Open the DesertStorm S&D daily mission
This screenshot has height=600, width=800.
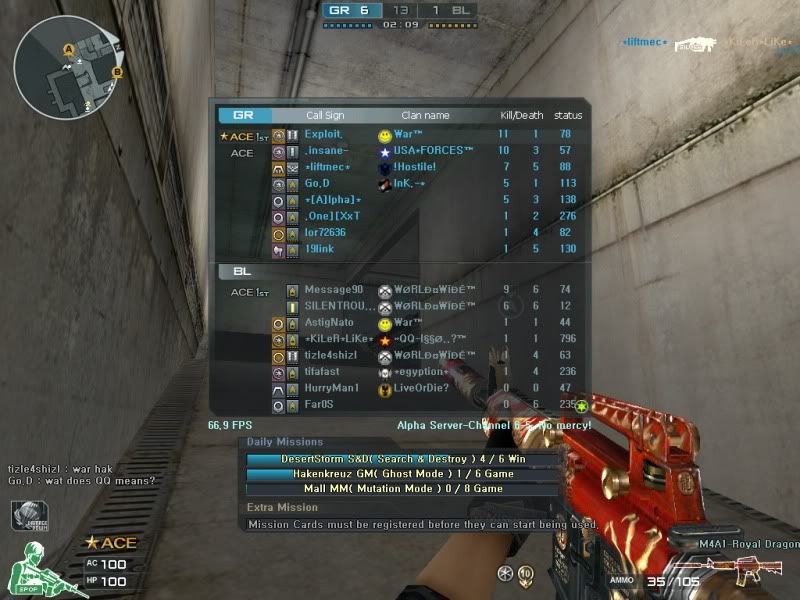point(403,459)
